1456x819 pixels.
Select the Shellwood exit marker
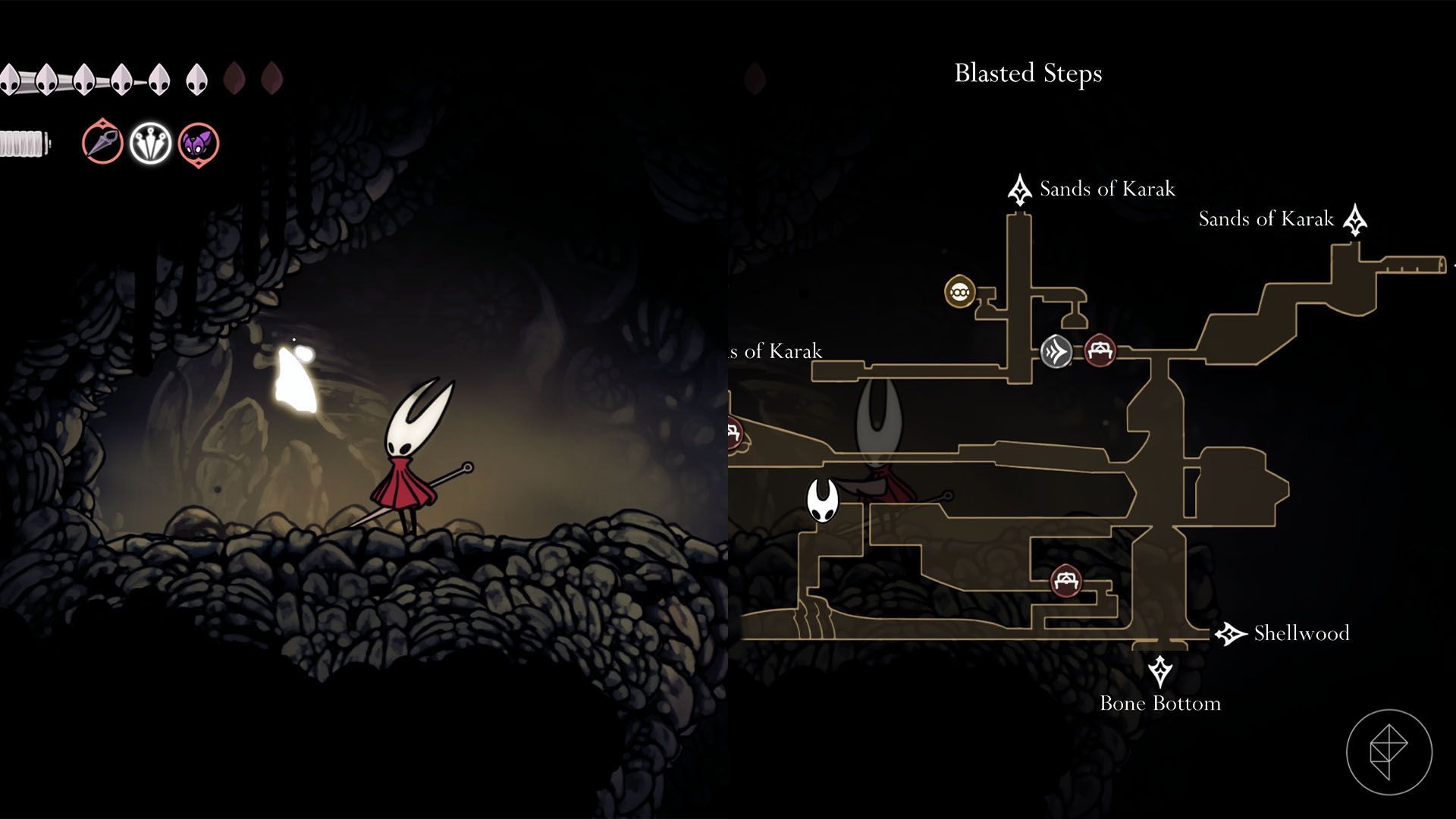[1230, 633]
